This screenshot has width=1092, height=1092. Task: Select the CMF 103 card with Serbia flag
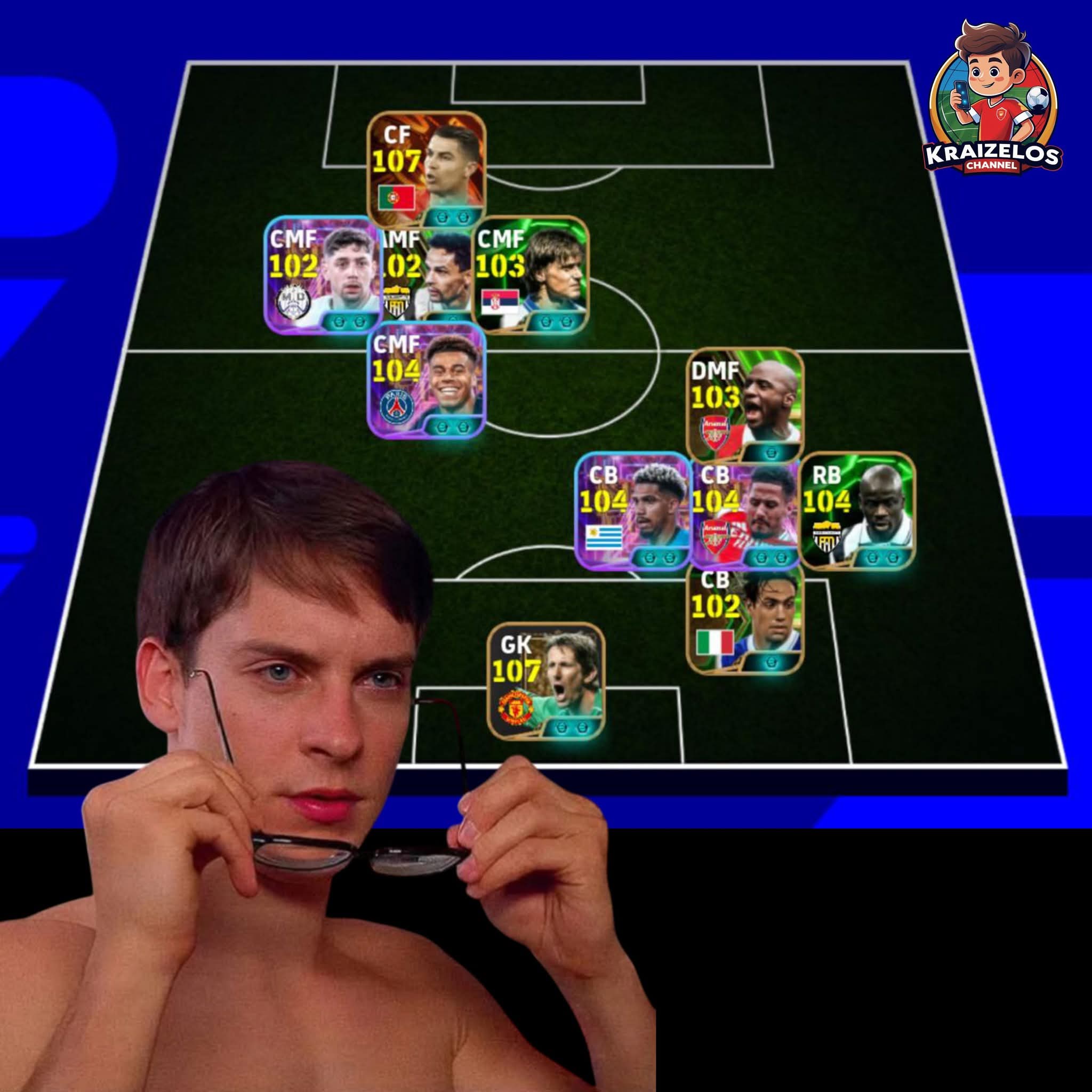[530, 275]
